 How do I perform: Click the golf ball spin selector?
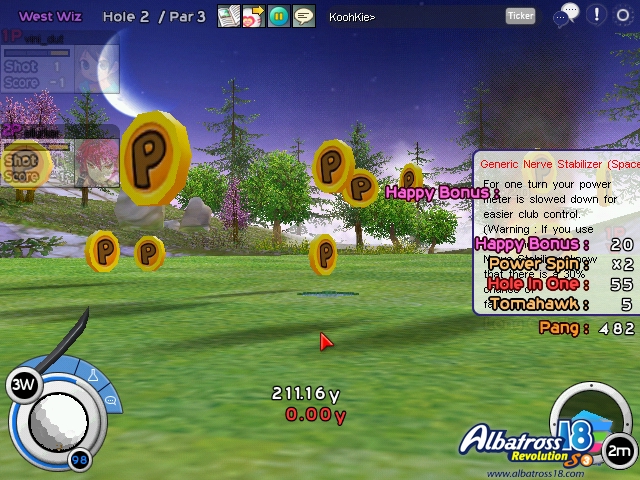[x=58, y=421]
